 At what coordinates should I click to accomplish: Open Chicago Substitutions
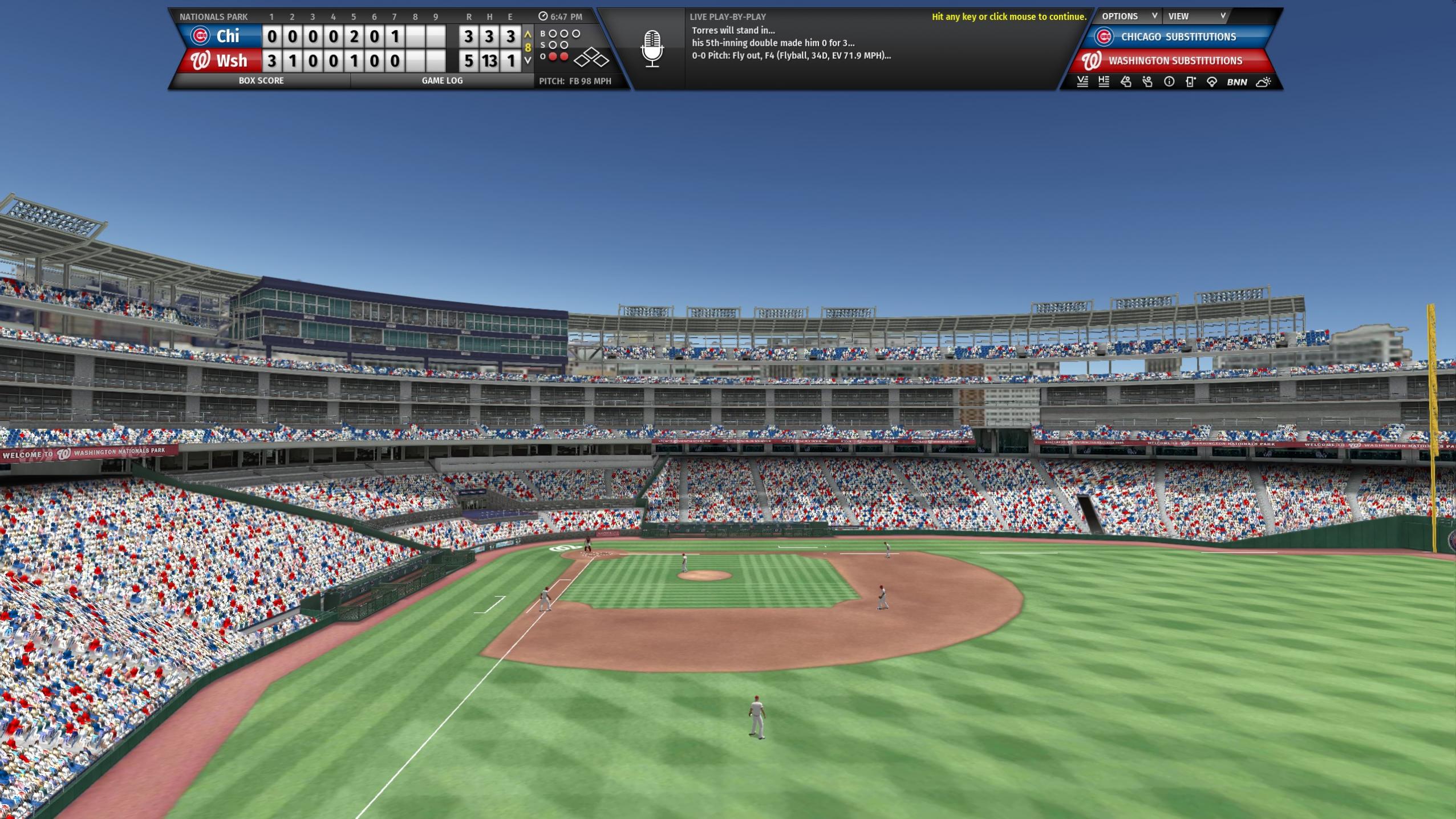(1178, 37)
